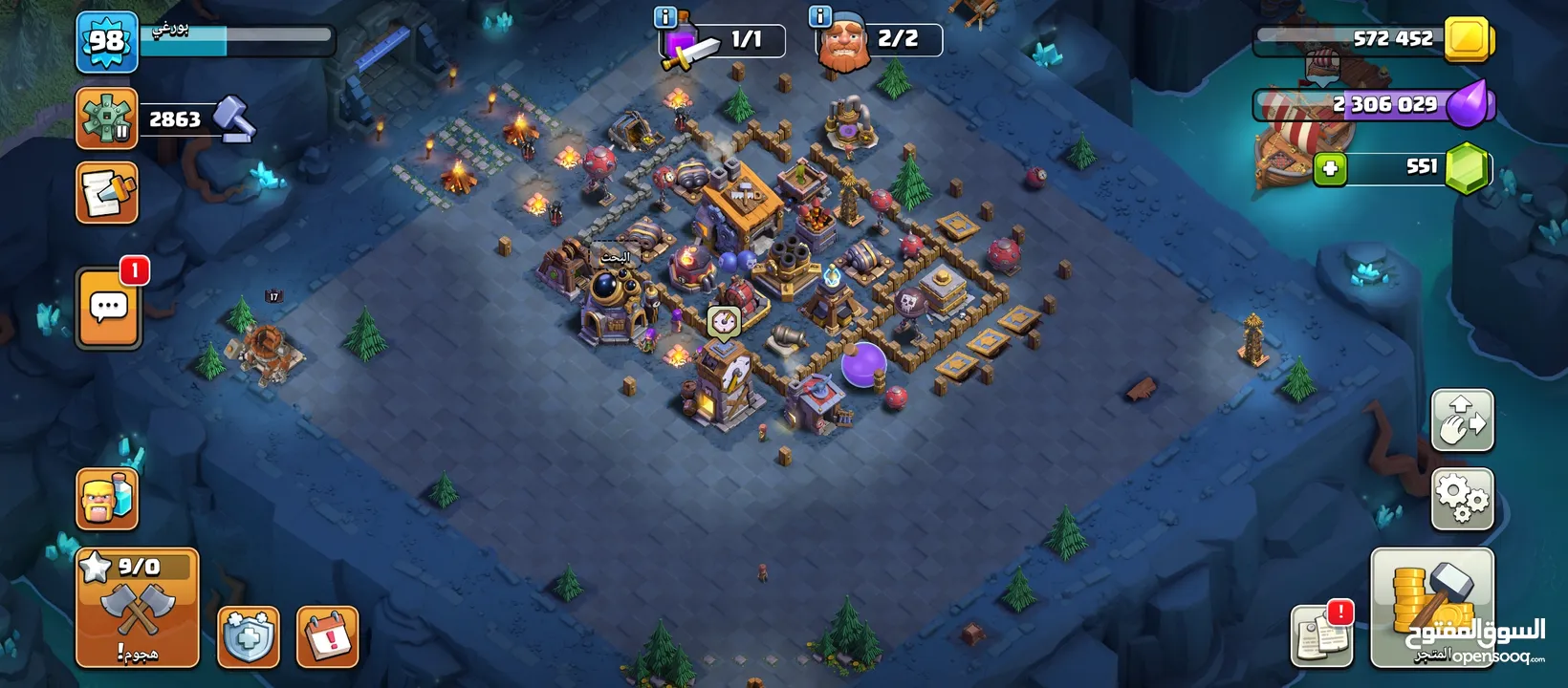This screenshot has width=1568, height=688.
Task: Activate the layout editor hand button
Action: (1462, 420)
